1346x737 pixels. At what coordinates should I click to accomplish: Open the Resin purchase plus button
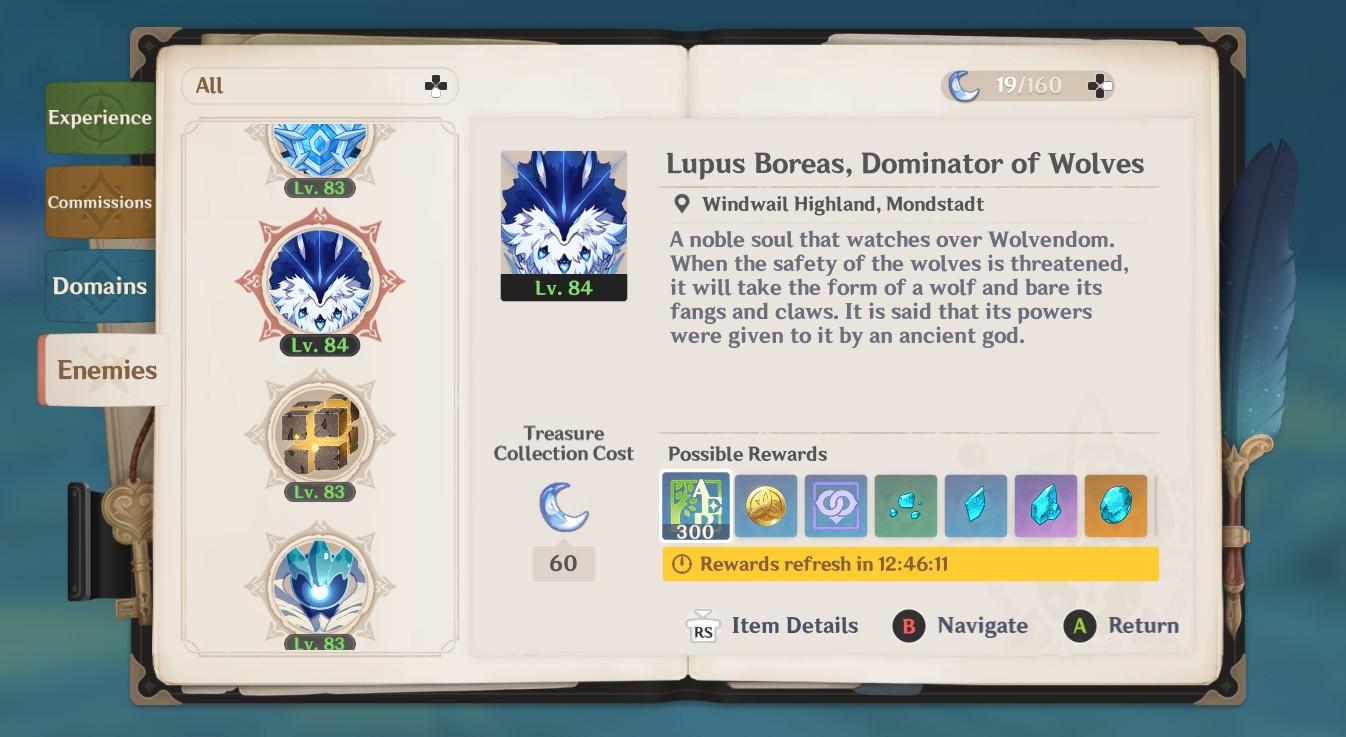(1100, 86)
